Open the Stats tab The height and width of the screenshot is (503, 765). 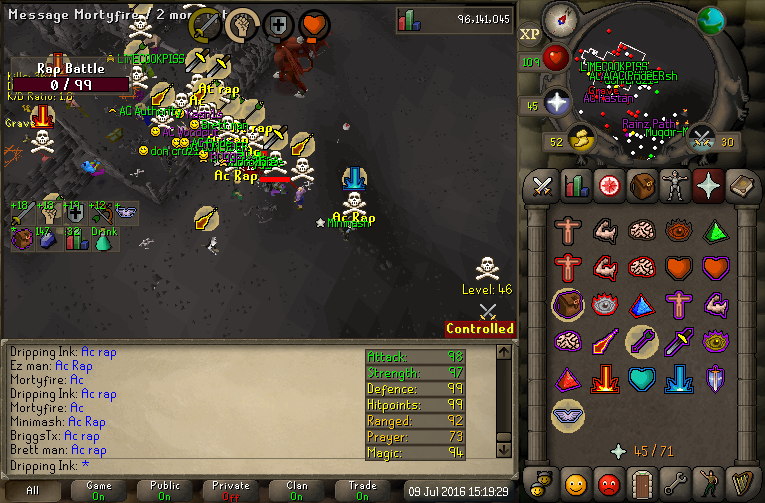pyautogui.click(x=575, y=186)
